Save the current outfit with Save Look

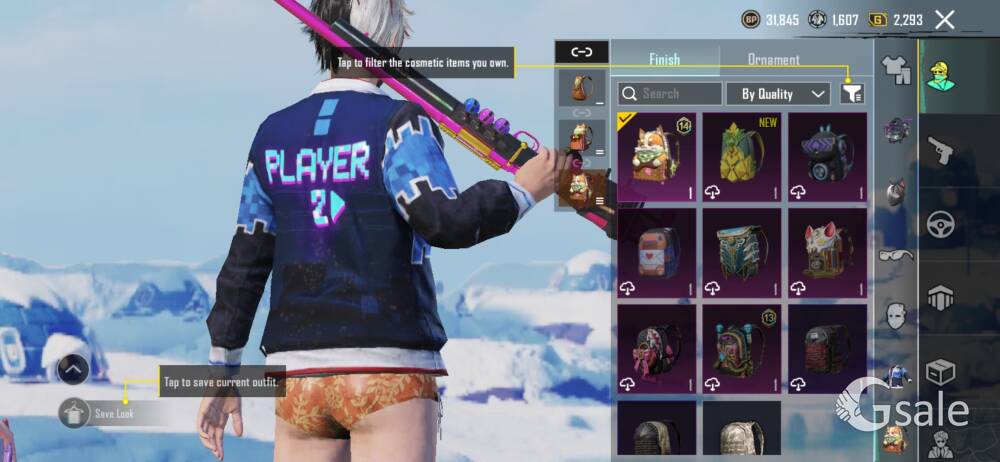[98, 412]
